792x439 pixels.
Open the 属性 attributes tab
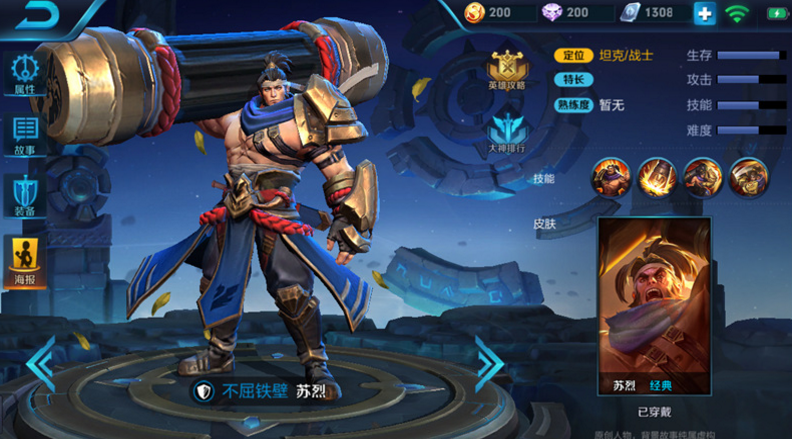click(25, 73)
